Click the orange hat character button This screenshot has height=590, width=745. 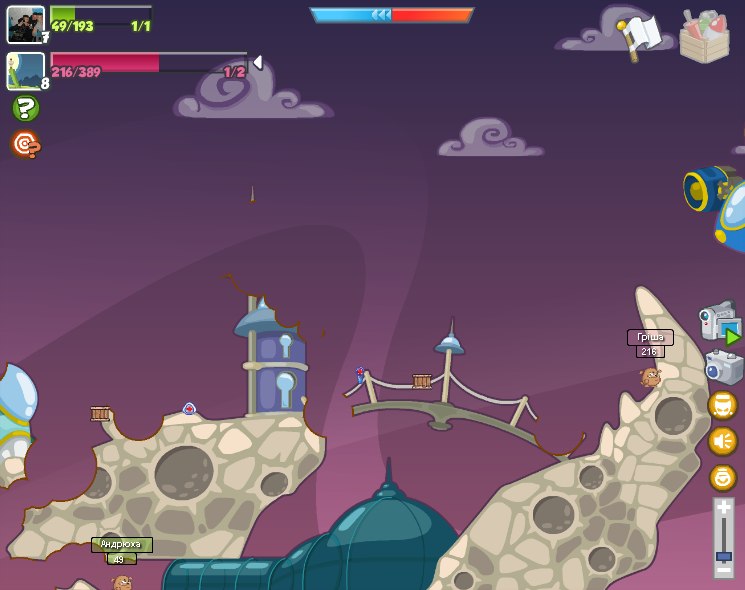tap(722, 405)
